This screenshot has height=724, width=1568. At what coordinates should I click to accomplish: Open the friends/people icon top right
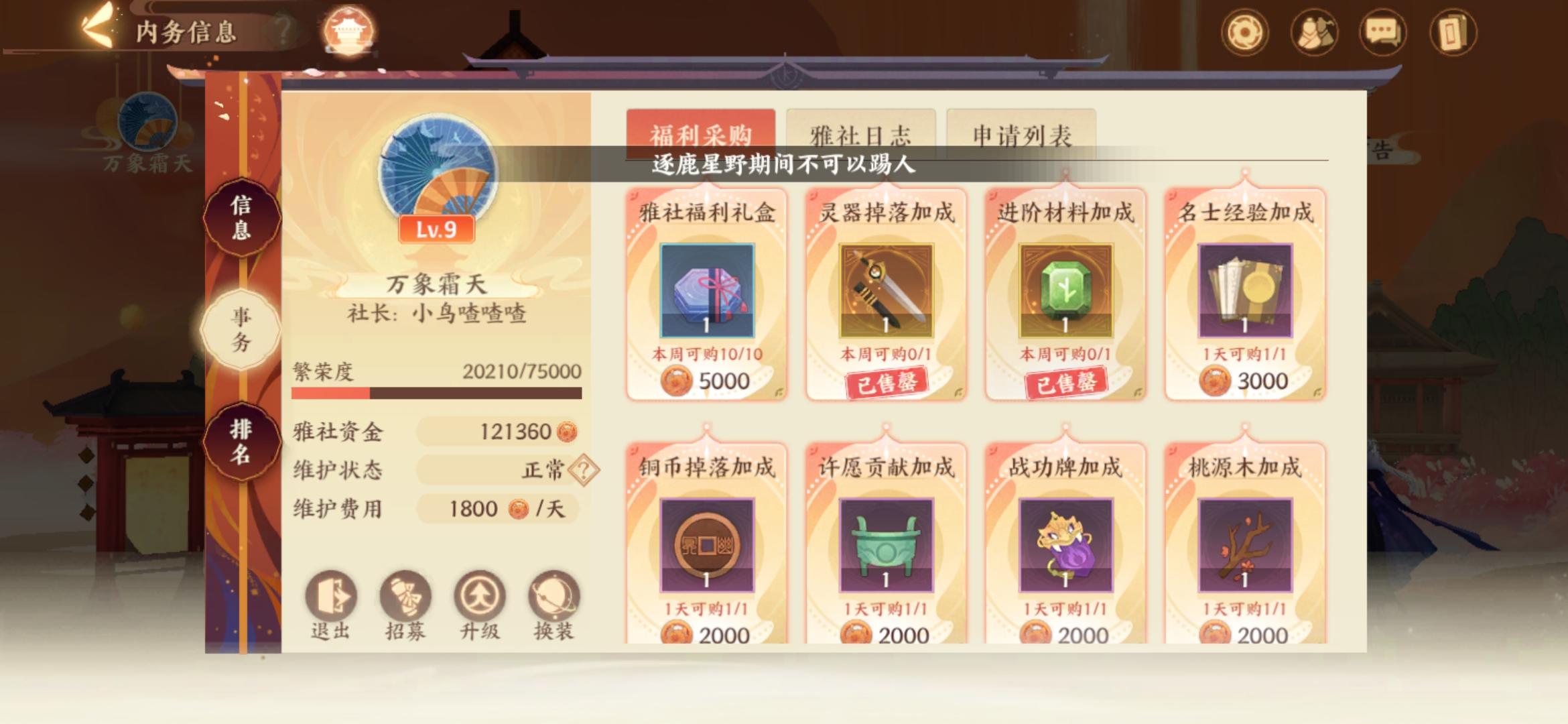pyautogui.click(x=1313, y=29)
